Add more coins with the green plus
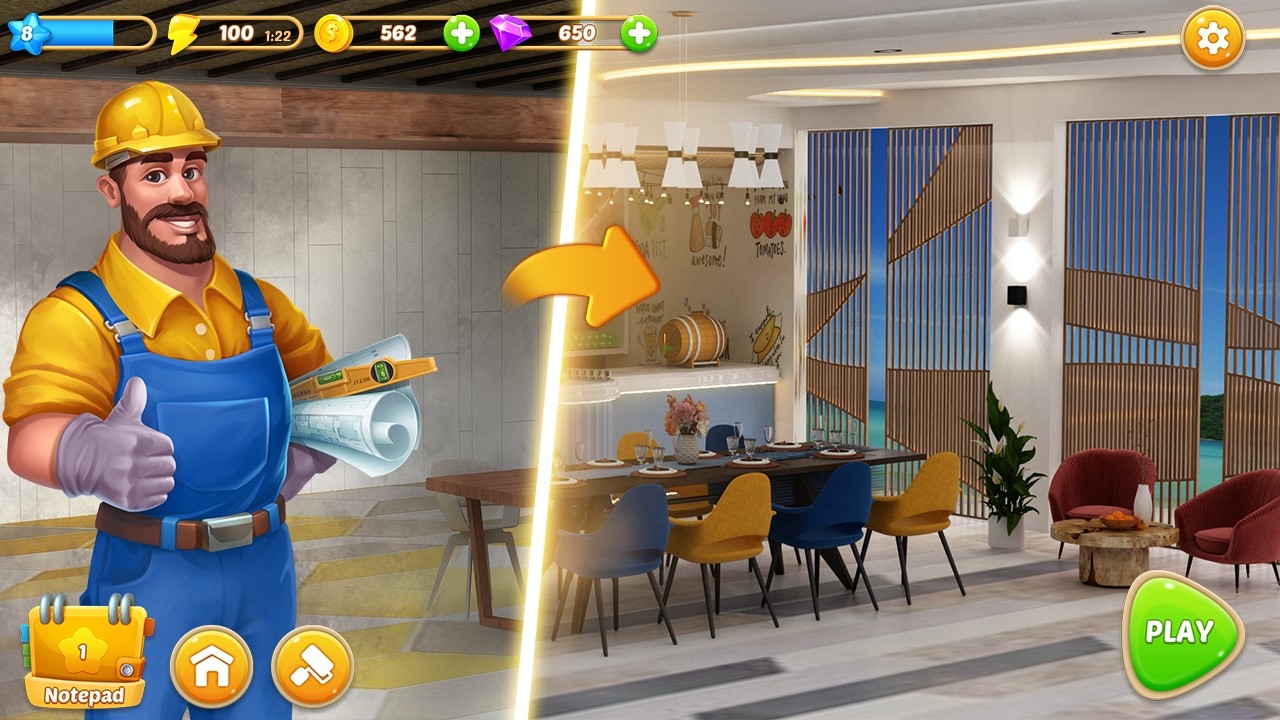 point(461,34)
